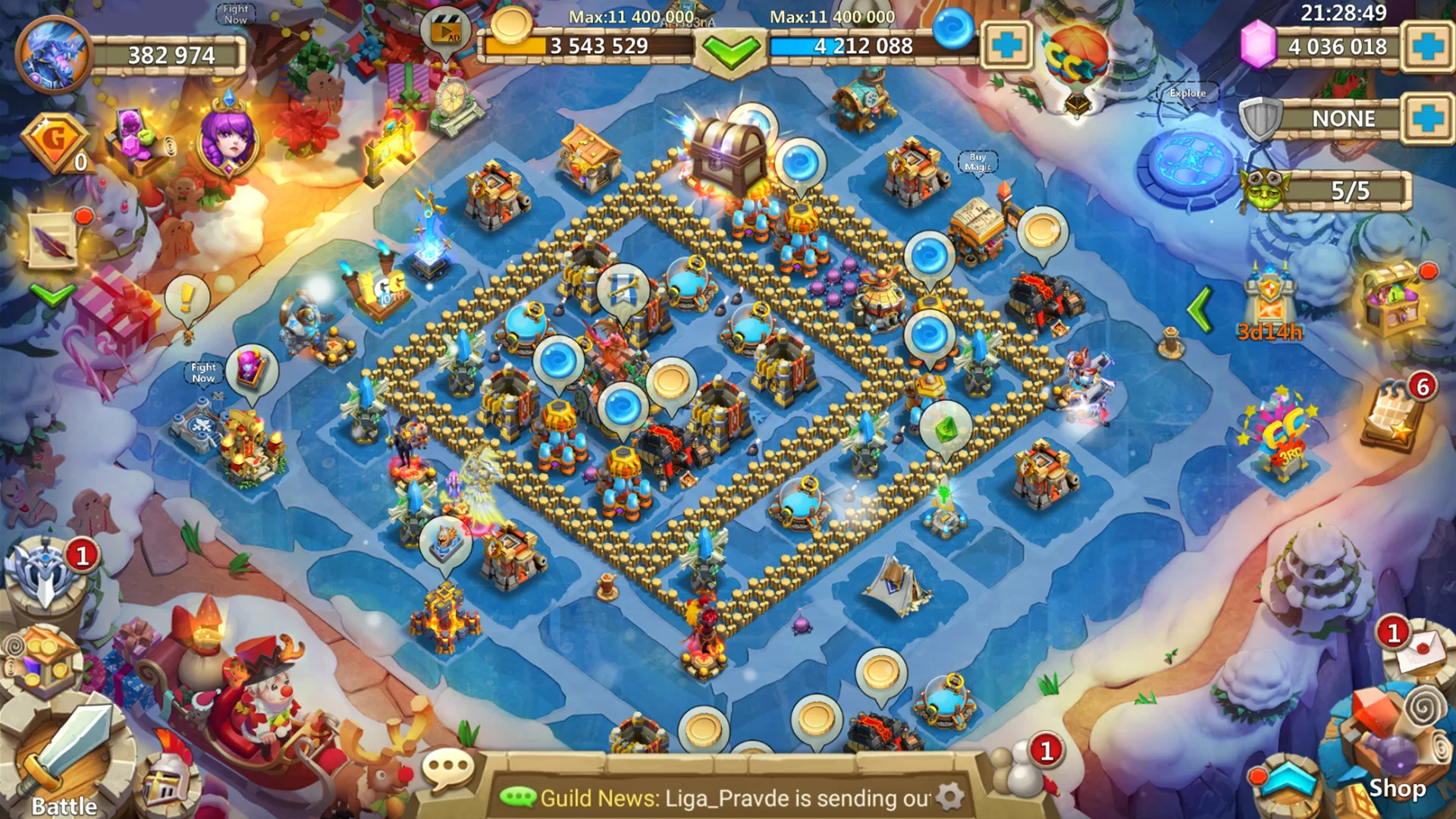
Task: Tap the Buy Magic button
Action: pos(977,159)
